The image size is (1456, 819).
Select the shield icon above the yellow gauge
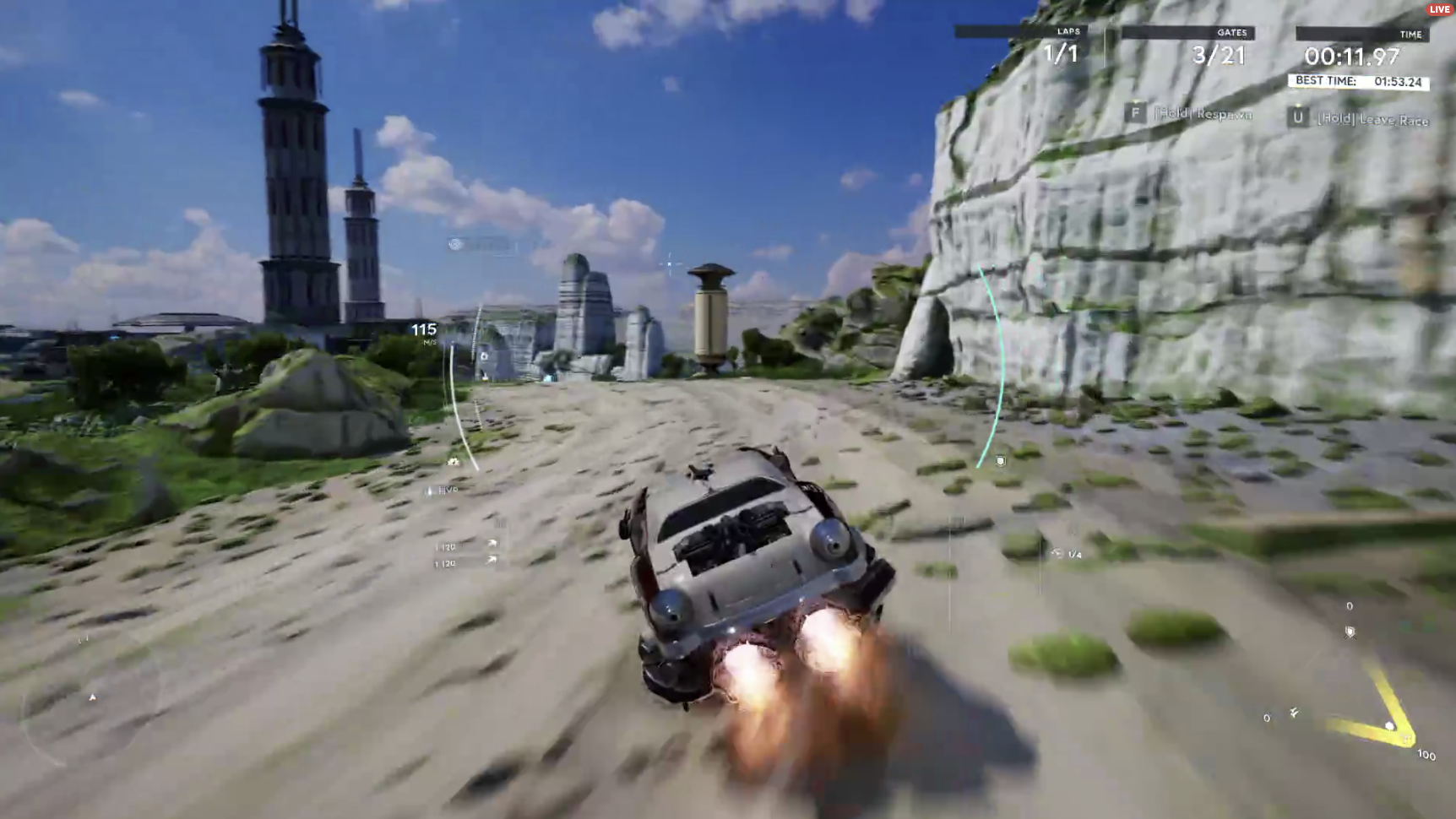click(1350, 632)
